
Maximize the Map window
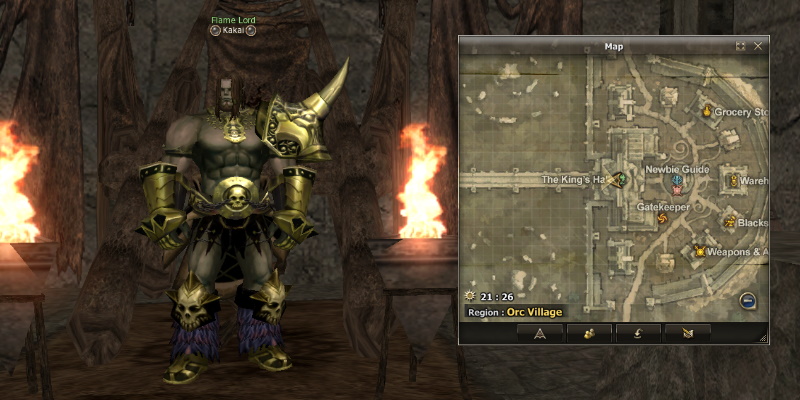coord(740,46)
